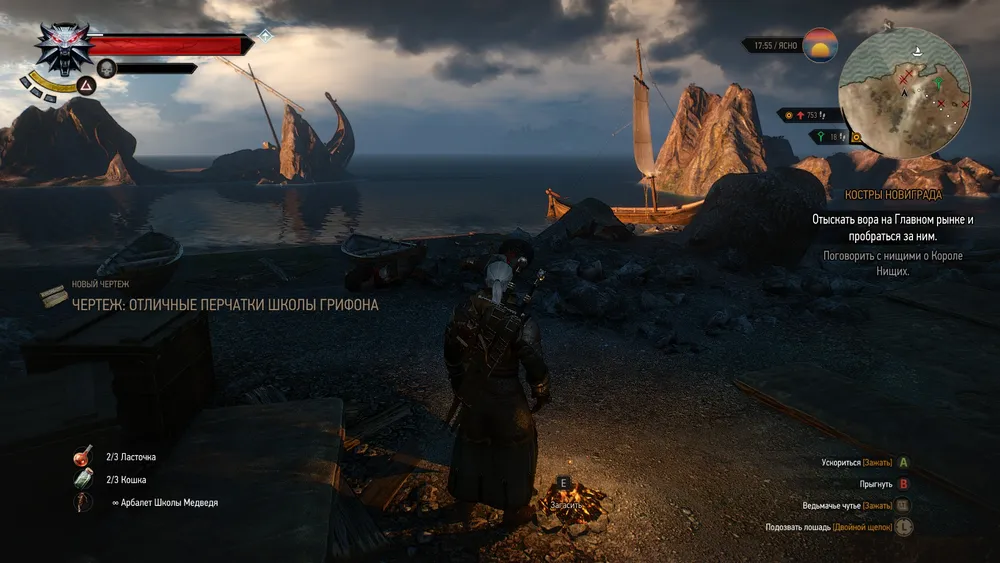Viewport: 1000px width, 563px height.
Task: Click the skull toxicity icon
Action: 106,68
